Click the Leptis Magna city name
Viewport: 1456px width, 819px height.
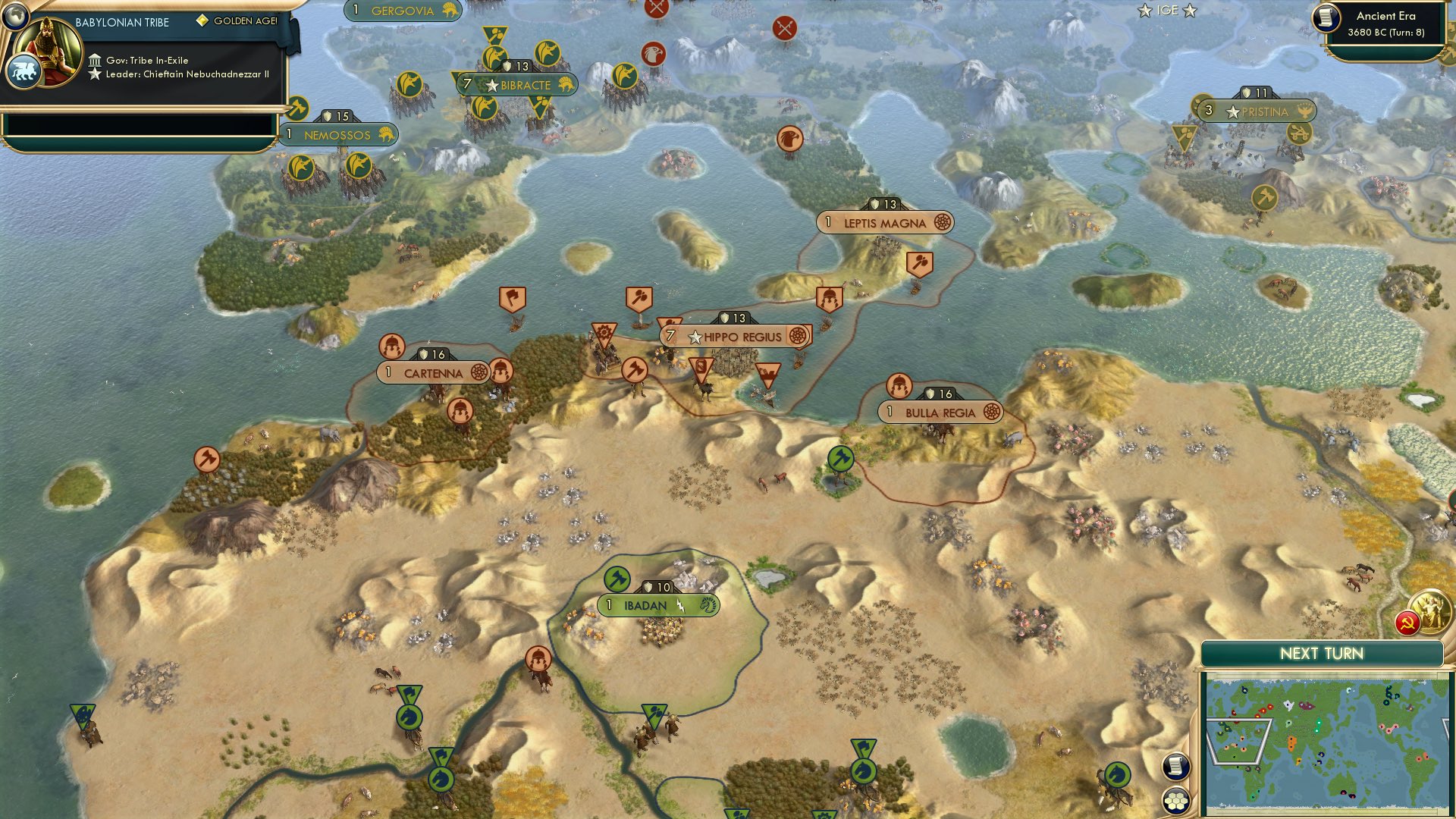[884, 222]
